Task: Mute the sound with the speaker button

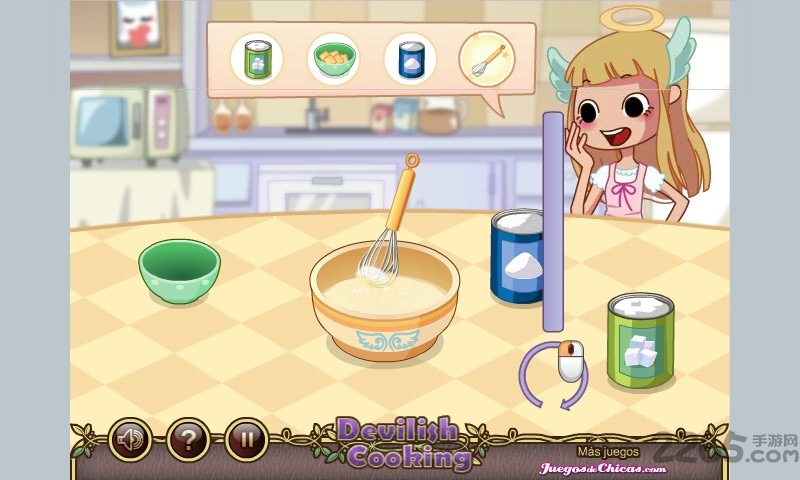Action: click(130, 438)
